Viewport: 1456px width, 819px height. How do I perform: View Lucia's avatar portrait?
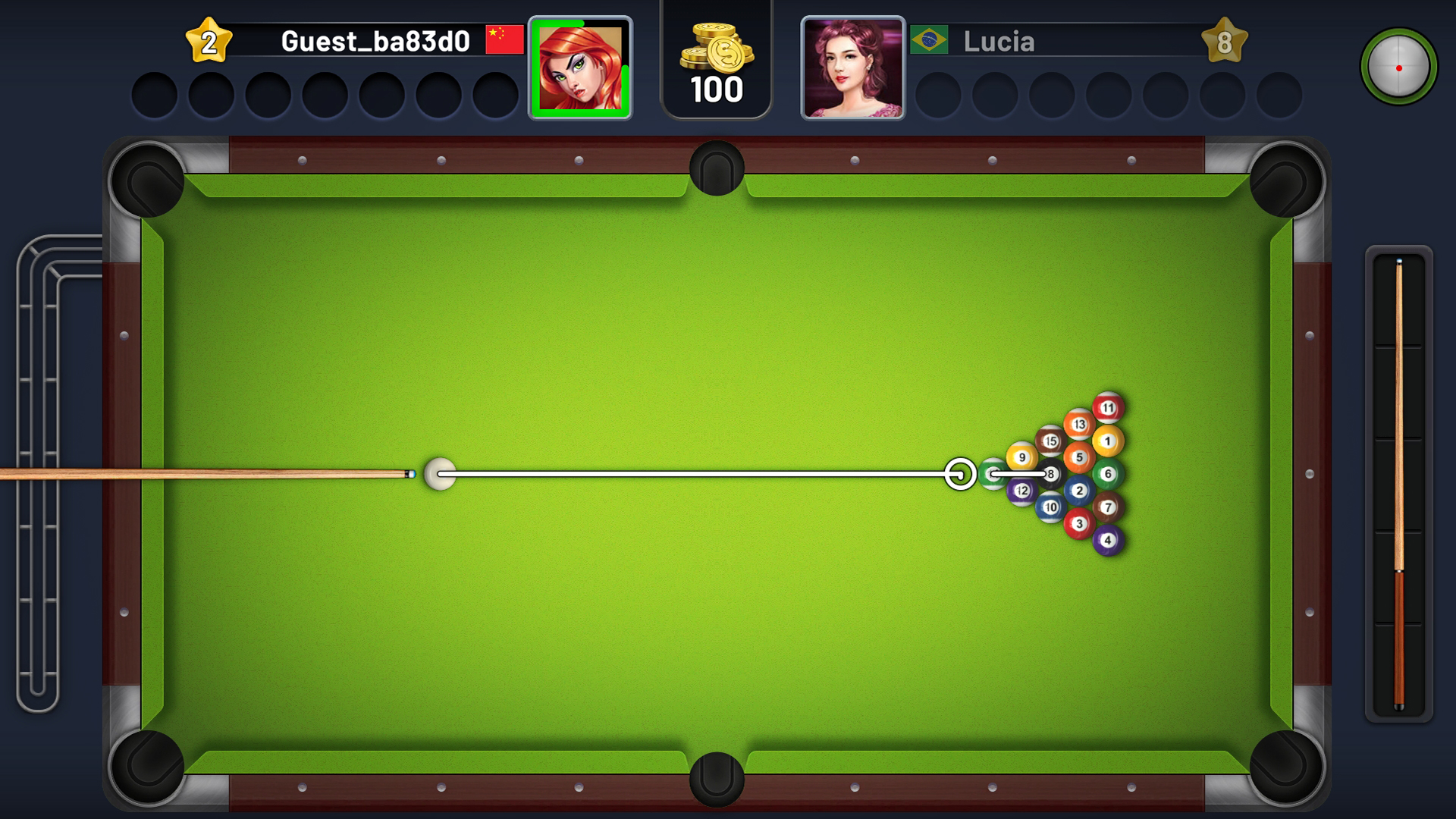[x=852, y=67]
